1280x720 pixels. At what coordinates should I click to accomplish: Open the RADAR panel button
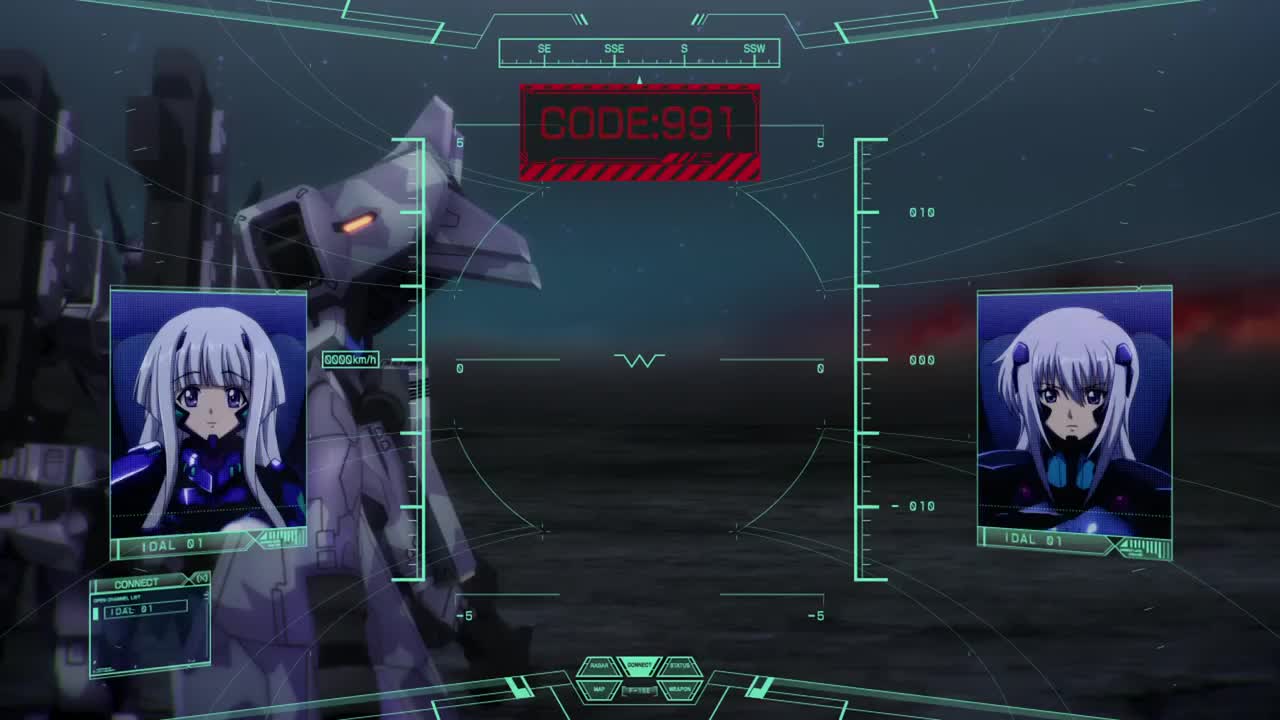click(x=599, y=666)
